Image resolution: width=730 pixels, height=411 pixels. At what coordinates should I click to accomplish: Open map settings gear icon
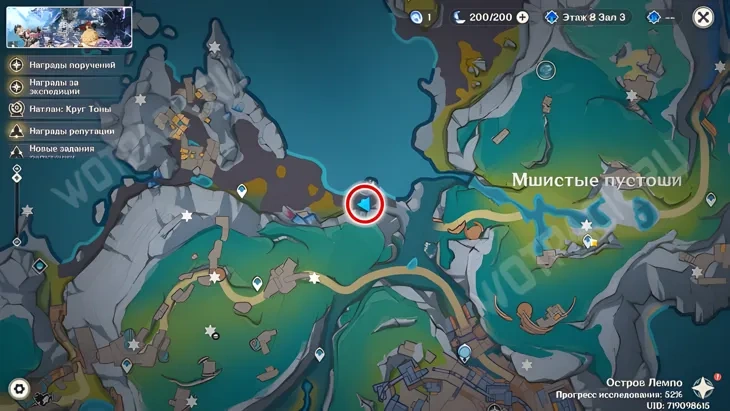(18, 388)
